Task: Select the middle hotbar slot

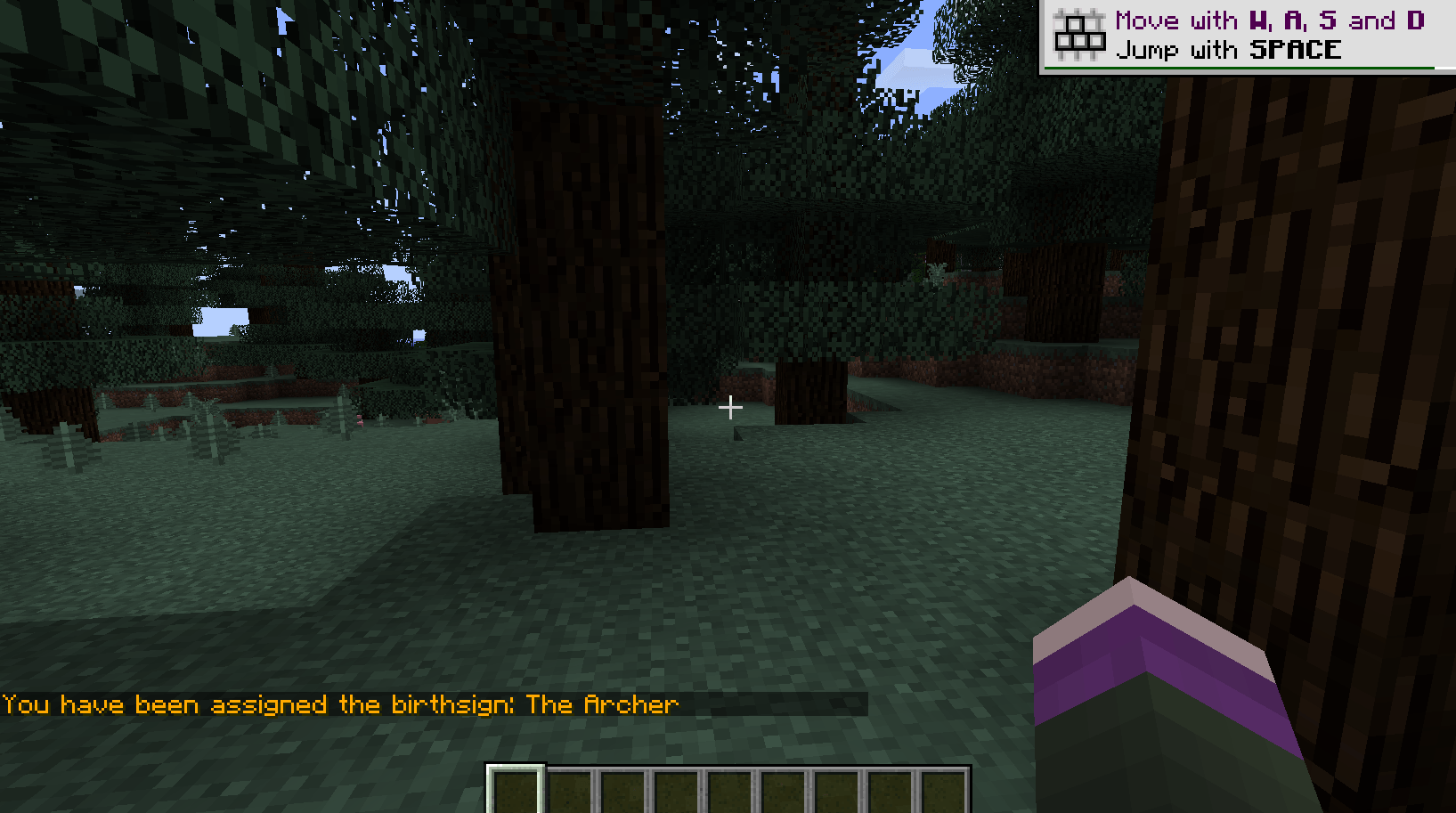Action: [728, 787]
